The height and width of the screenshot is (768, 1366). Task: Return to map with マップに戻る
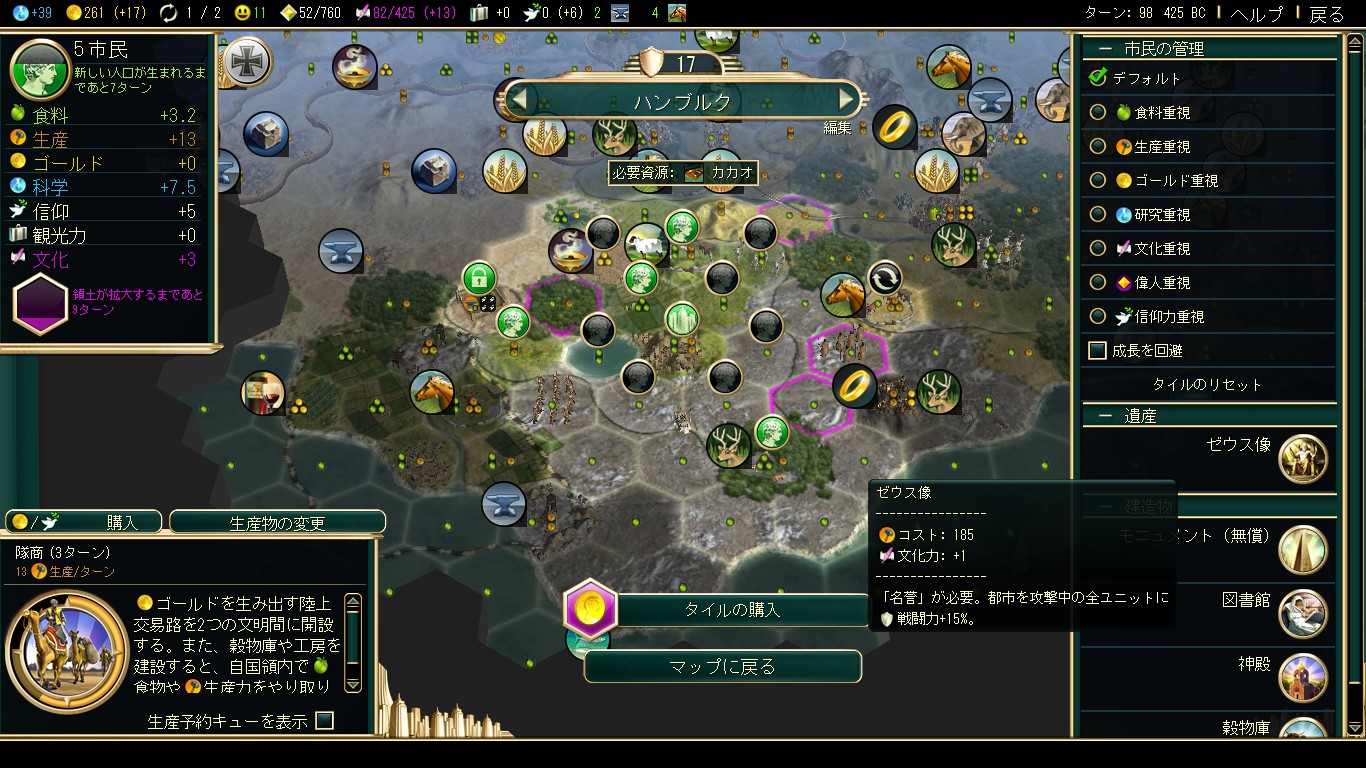click(722, 667)
